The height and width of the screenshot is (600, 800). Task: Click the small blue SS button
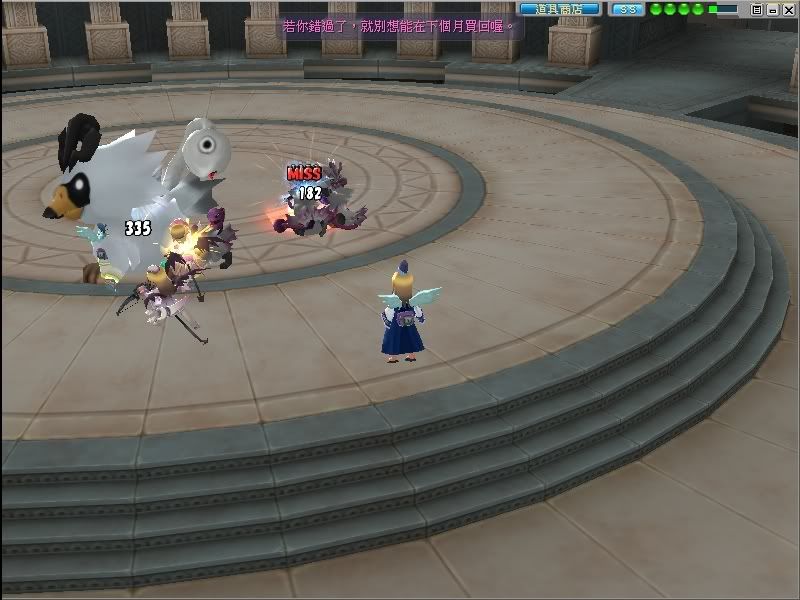[627, 9]
